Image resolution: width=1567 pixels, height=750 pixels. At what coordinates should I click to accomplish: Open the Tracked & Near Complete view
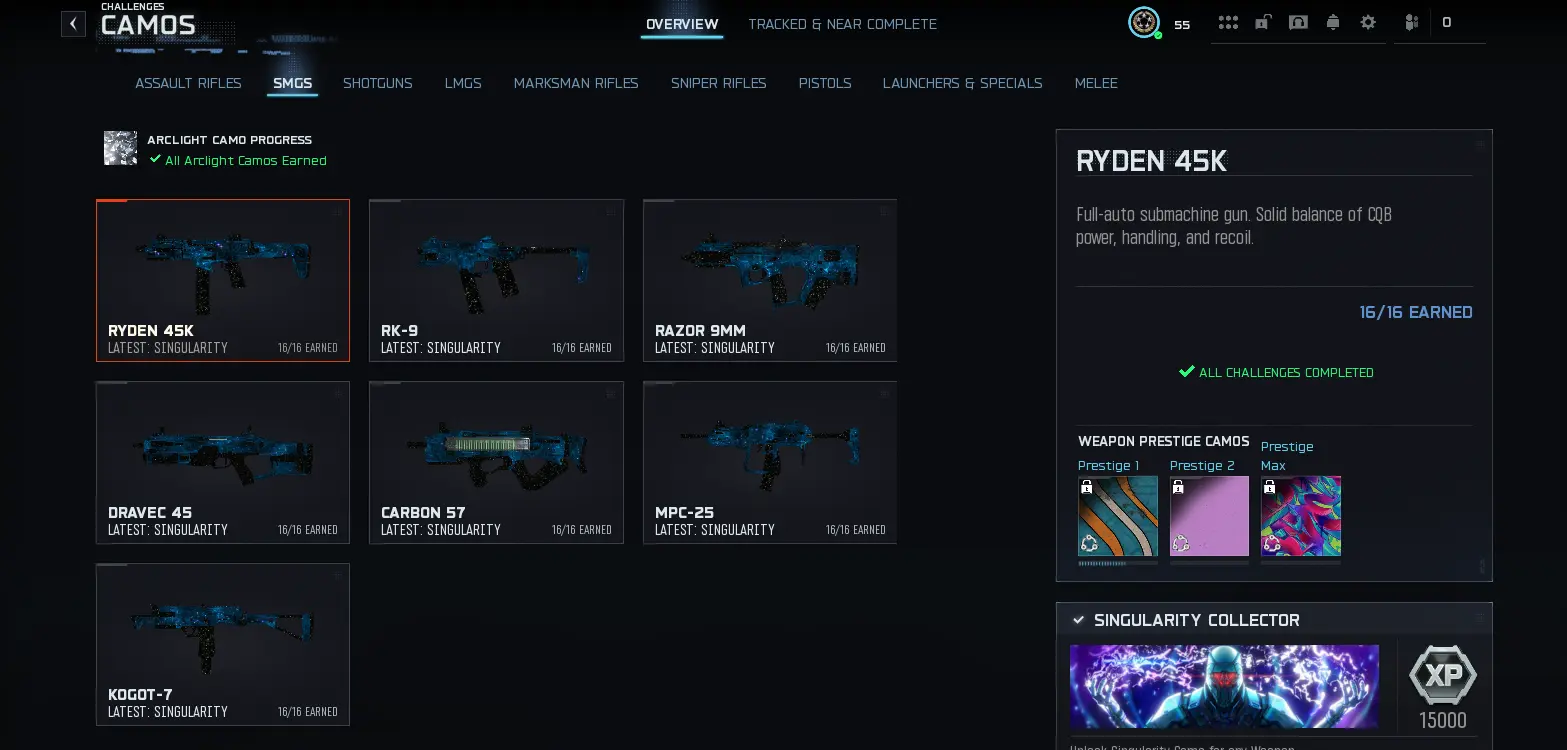point(842,24)
